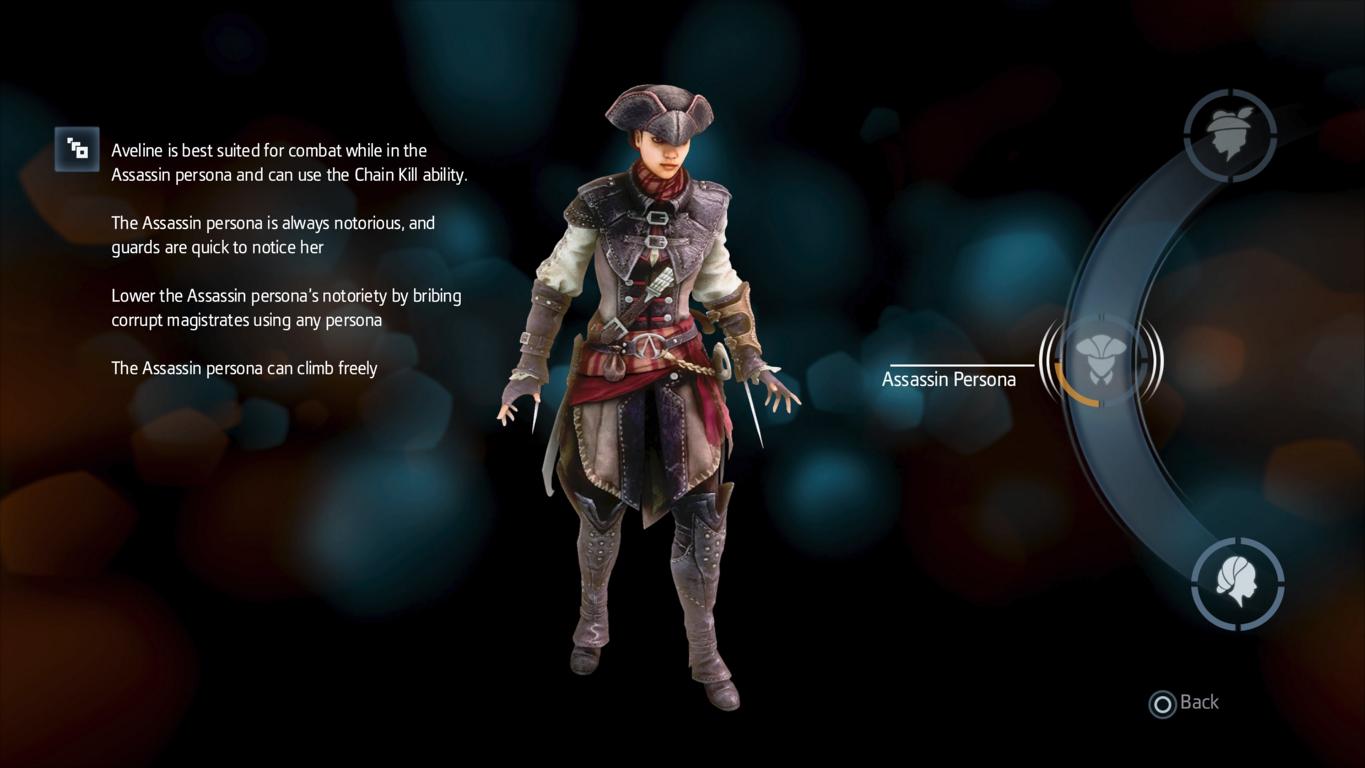This screenshot has width=1365, height=768.
Task: Switch to the Lady persona profile icon
Action: point(1237,584)
